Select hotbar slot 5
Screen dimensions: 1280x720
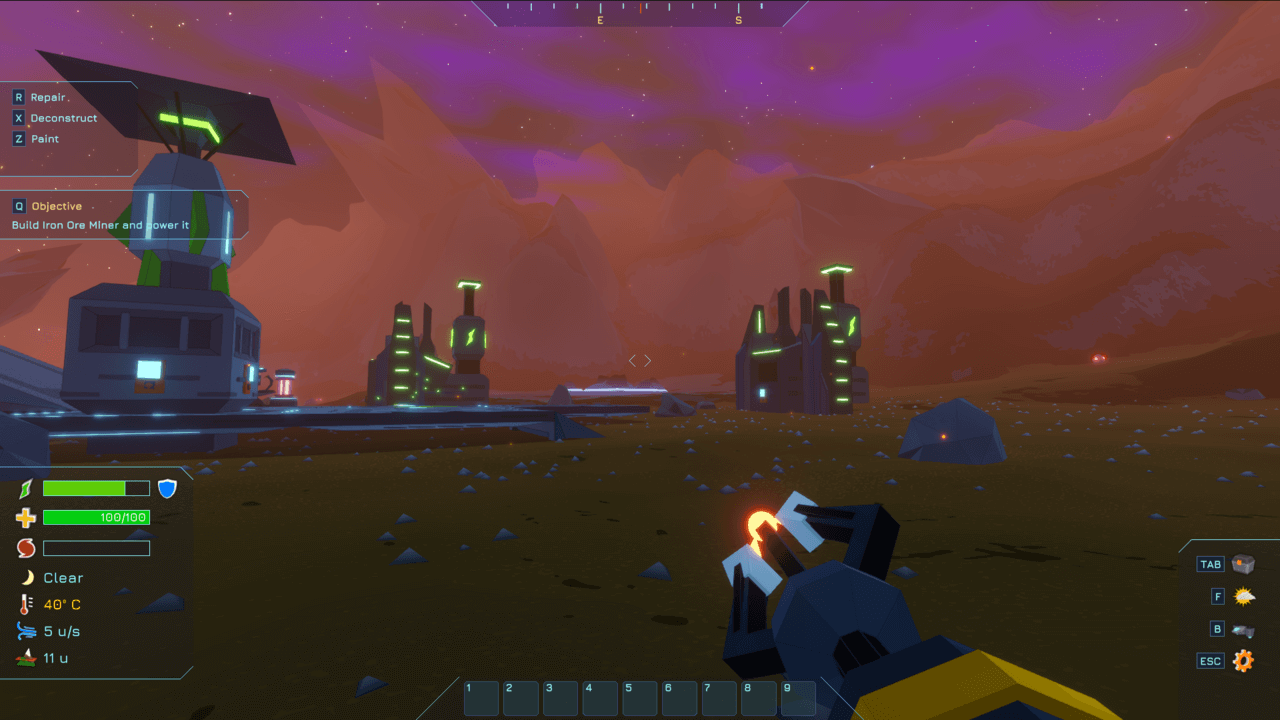(x=640, y=698)
